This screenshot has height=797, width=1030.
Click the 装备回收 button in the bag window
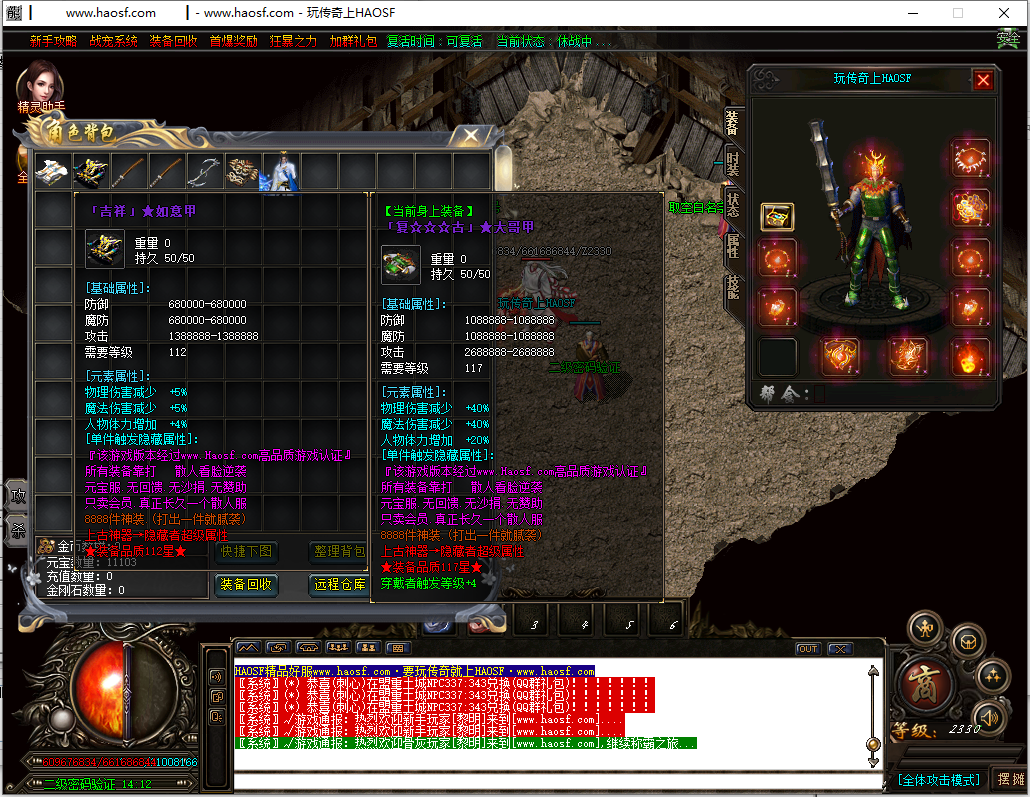click(246, 584)
